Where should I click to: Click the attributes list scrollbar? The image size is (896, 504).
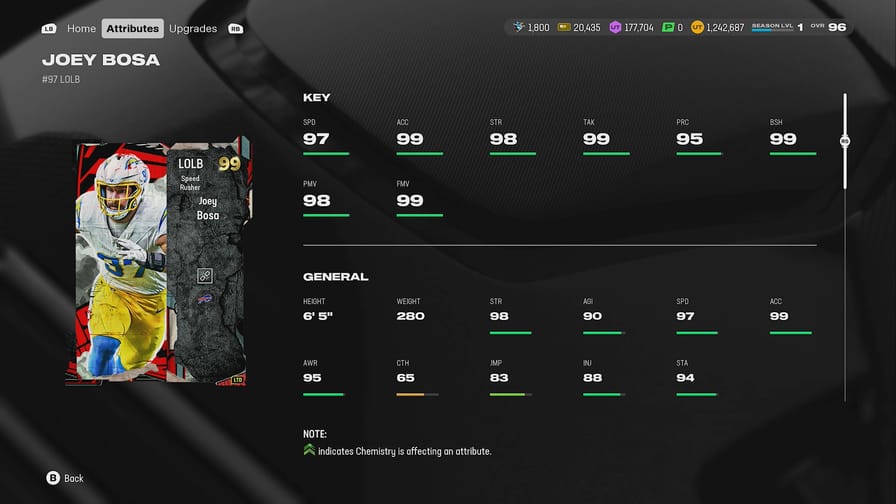(845, 142)
